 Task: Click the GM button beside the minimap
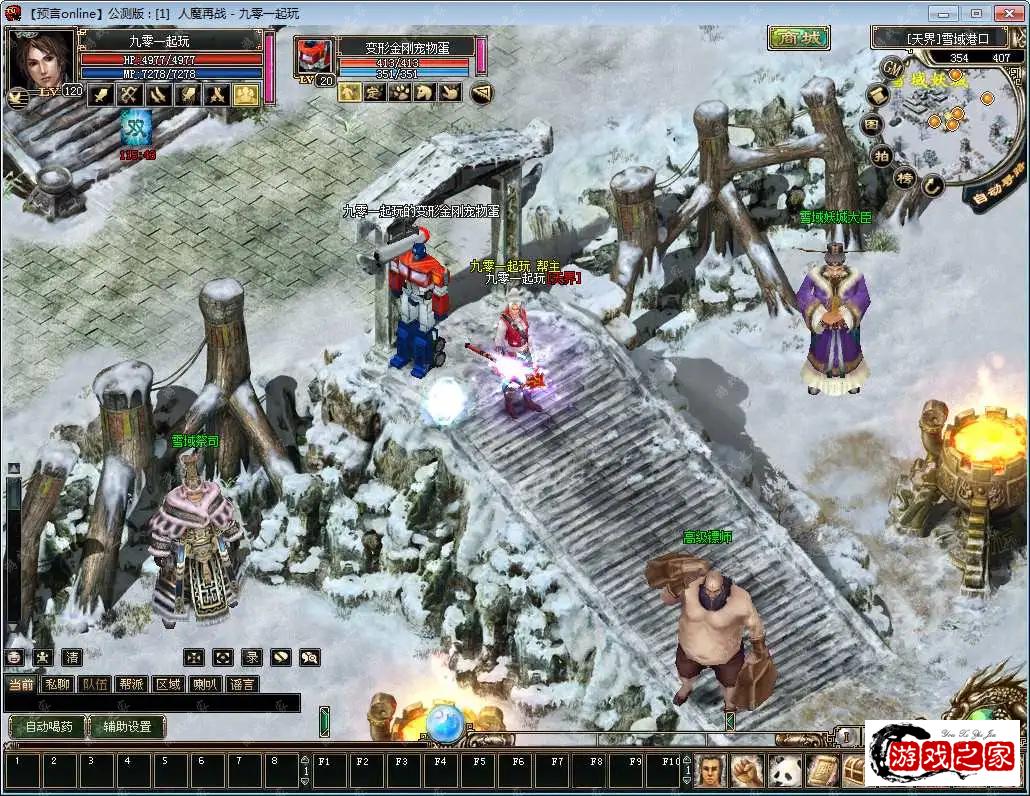pyautogui.click(x=891, y=67)
